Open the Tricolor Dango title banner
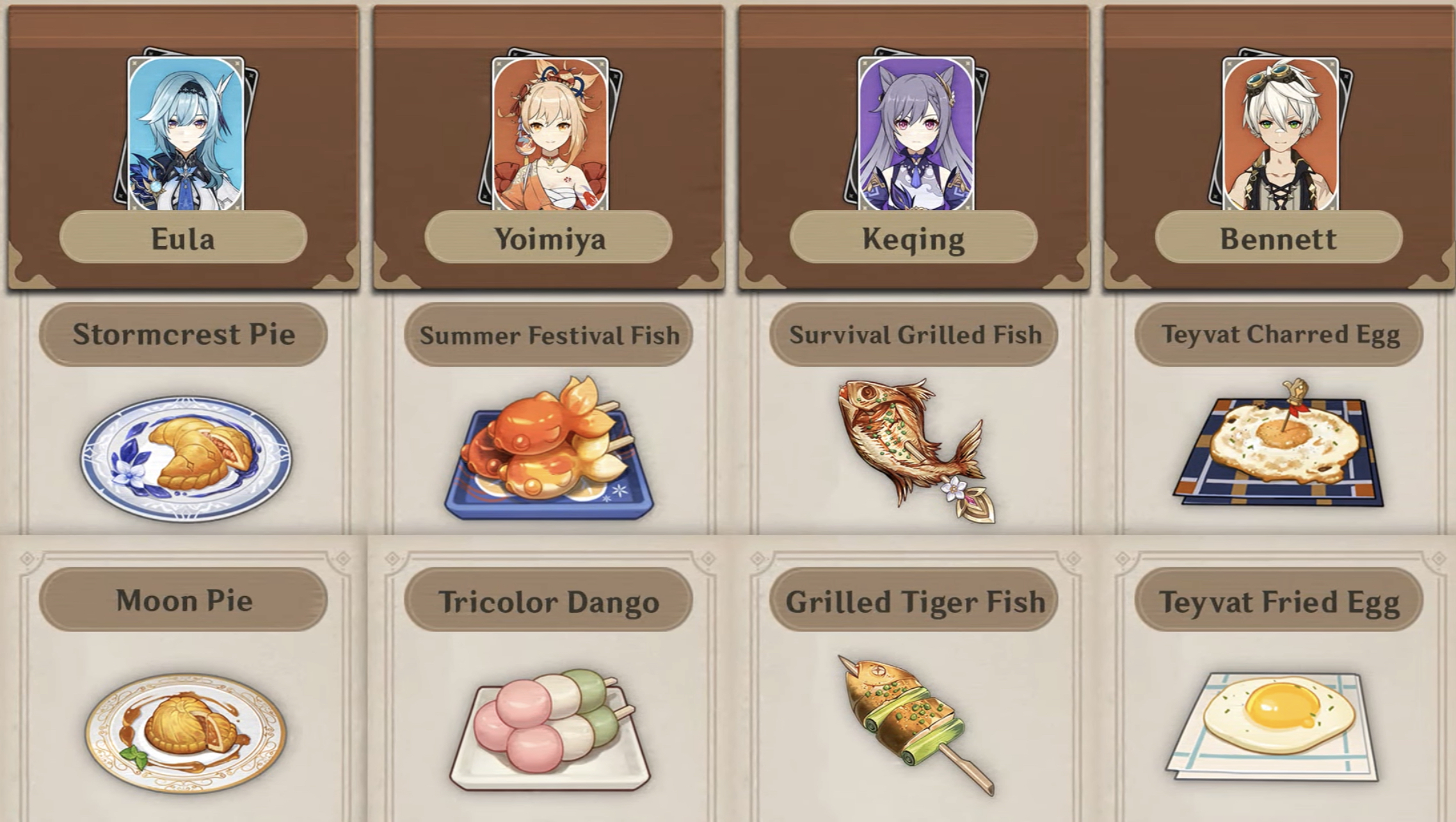Viewport: 1456px width, 822px height. point(549,602)
